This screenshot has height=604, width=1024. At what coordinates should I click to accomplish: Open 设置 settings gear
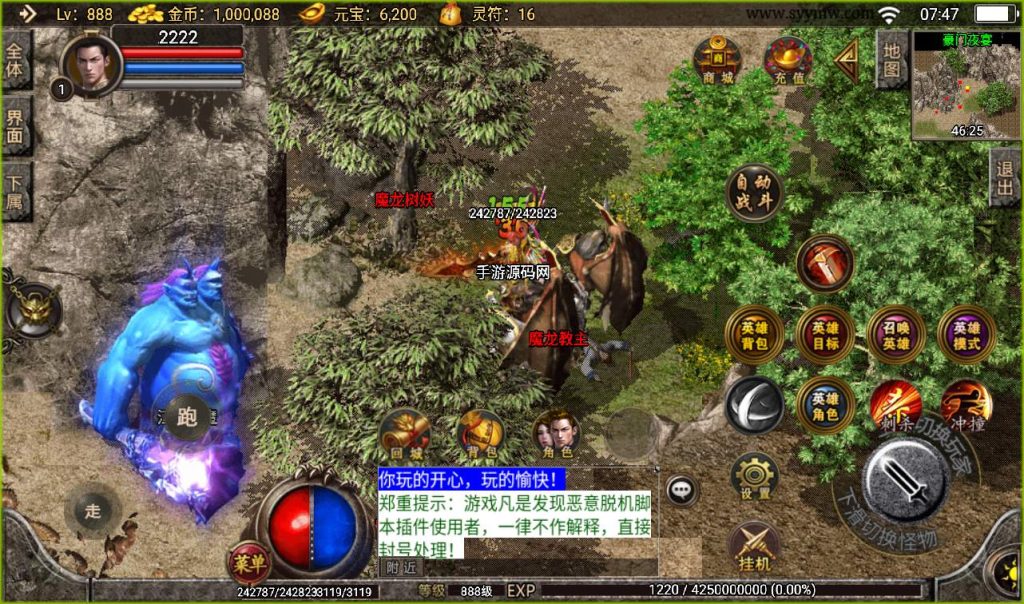755,478
